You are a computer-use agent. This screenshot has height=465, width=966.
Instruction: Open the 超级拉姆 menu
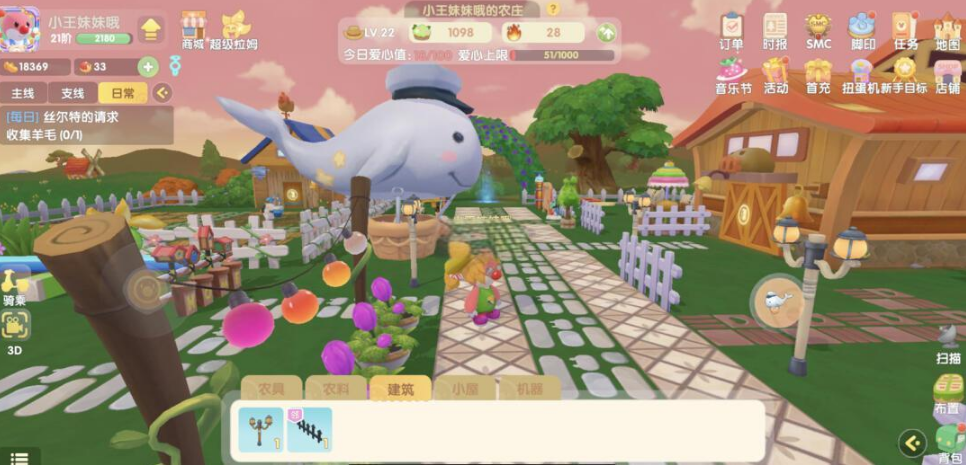pyautogui.click(x=235, y=29)
